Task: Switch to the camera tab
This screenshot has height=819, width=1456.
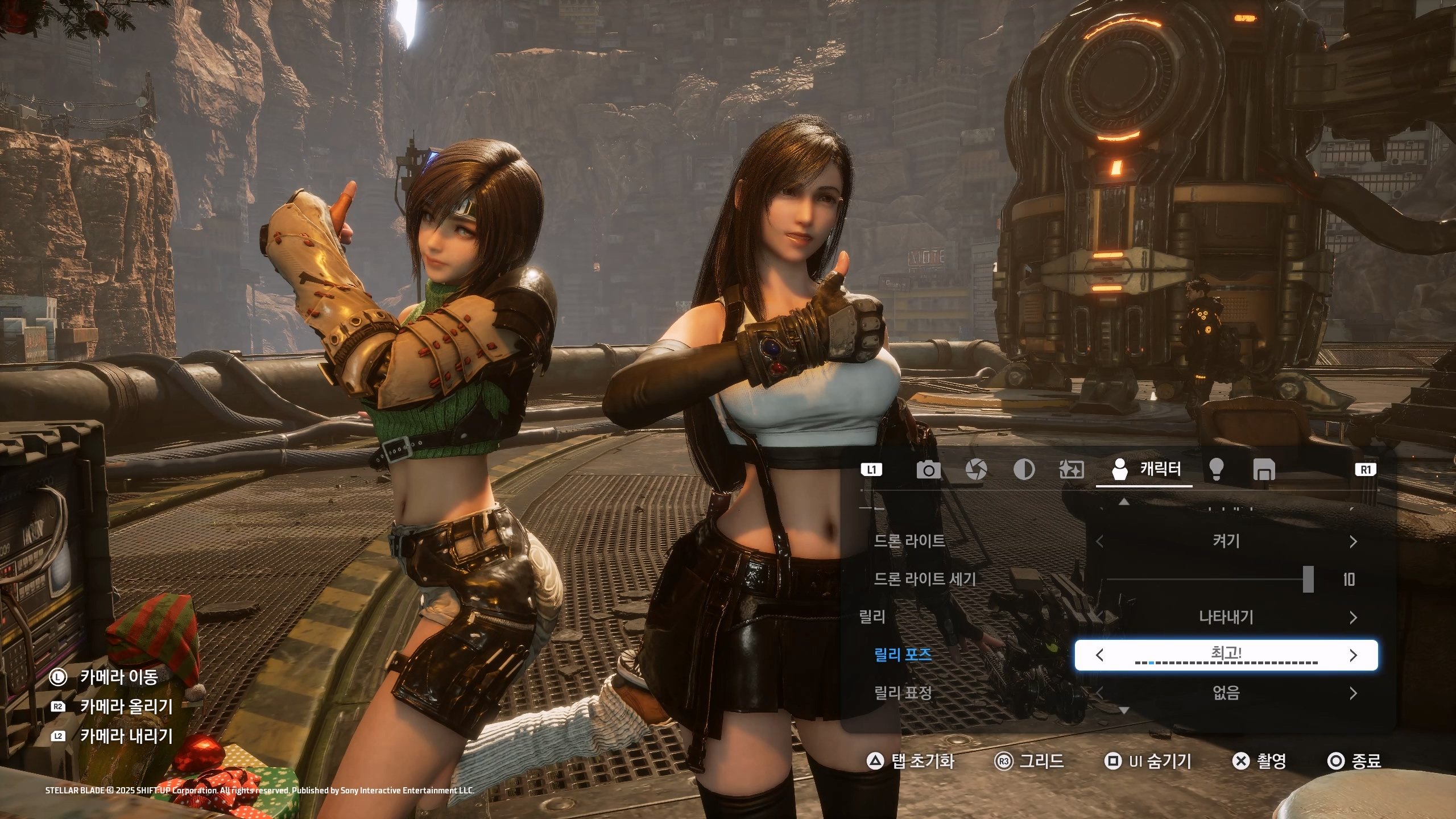Action: (928, 470)
